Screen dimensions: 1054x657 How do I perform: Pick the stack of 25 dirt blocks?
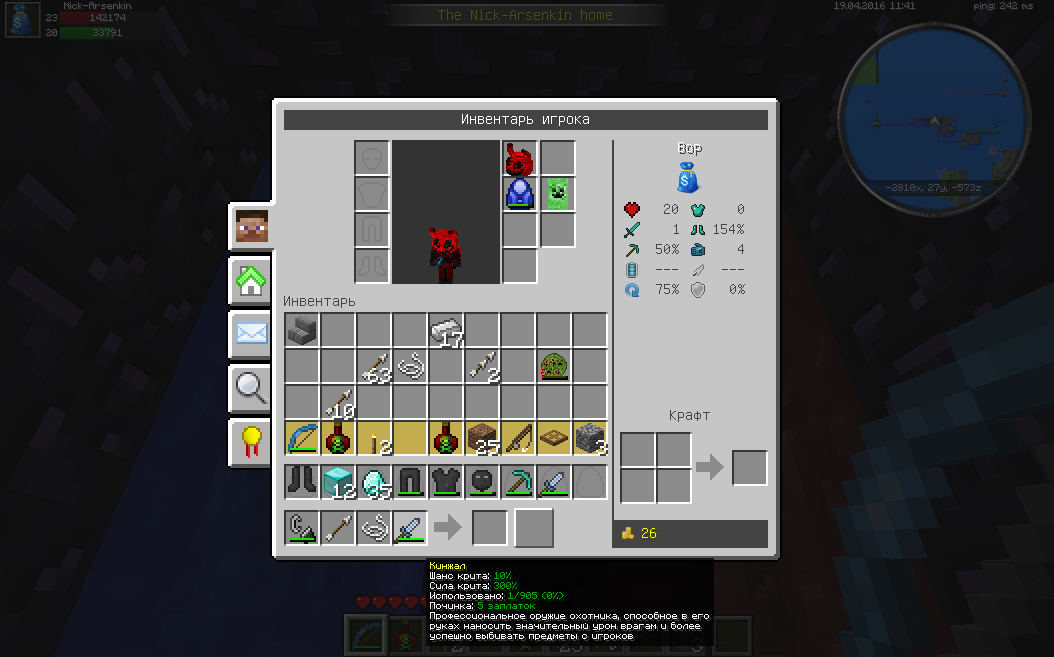tap(482, 438)
